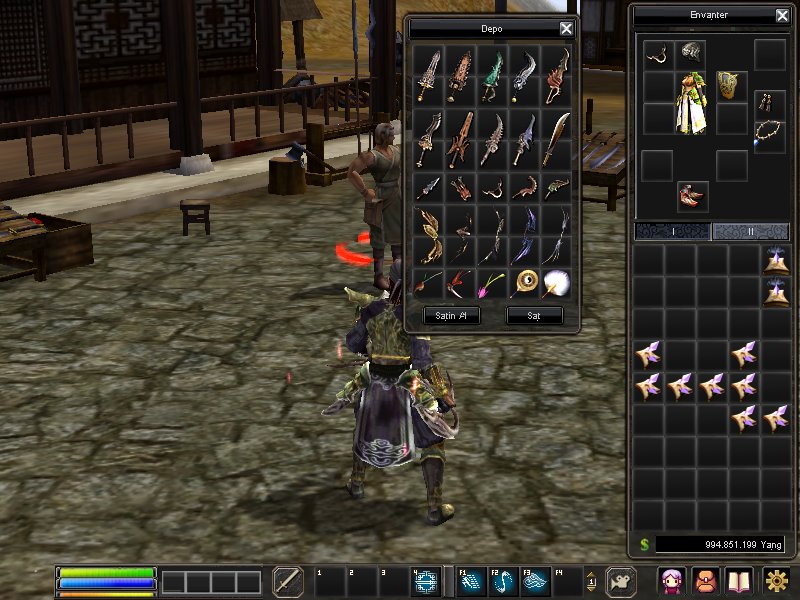The width and height of the screenshot is (800, 600).
Task: Switch to inventory page I
Action: click(x=672, y=232)
